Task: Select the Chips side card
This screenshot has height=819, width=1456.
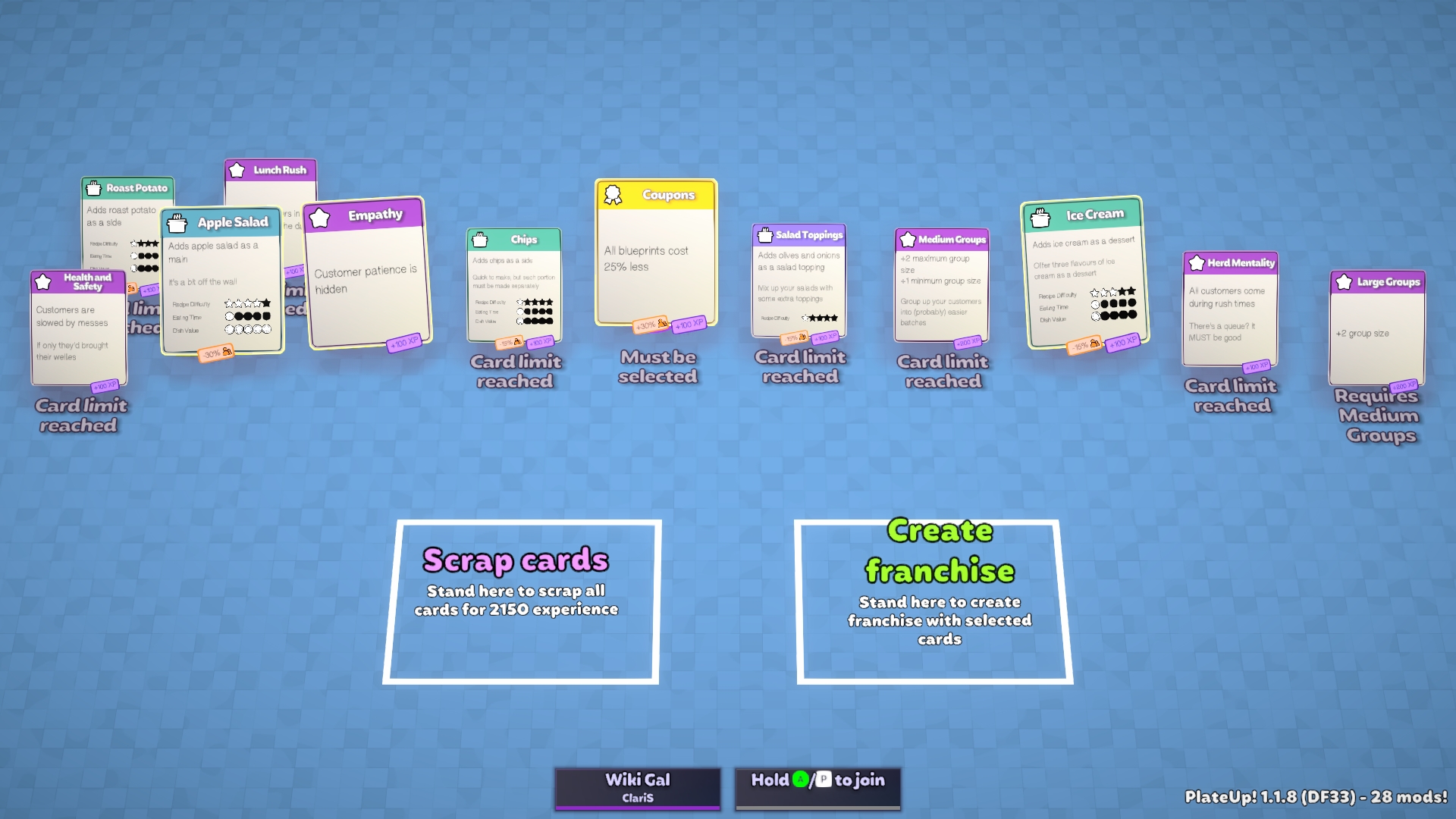Action: [514, 286]
